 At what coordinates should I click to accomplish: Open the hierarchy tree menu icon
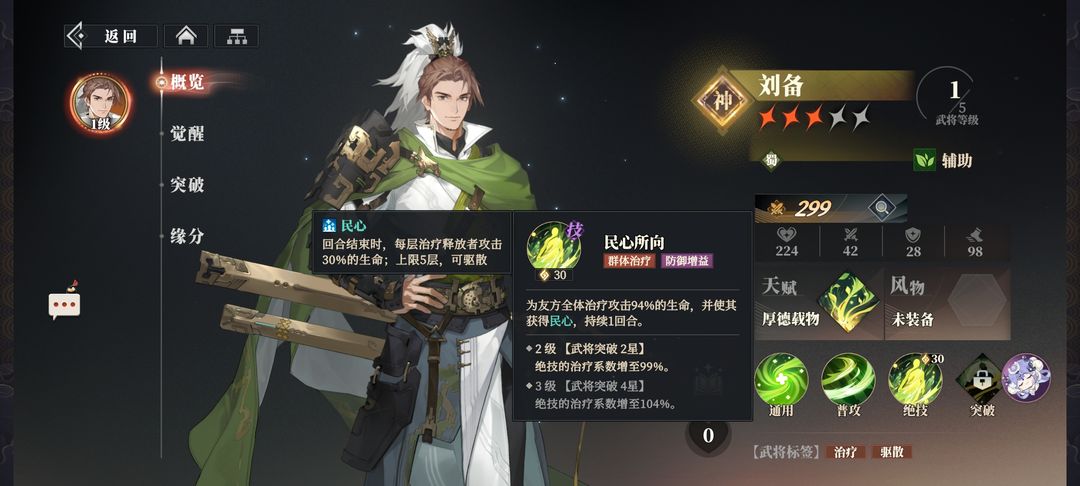[x=236, y=36]
